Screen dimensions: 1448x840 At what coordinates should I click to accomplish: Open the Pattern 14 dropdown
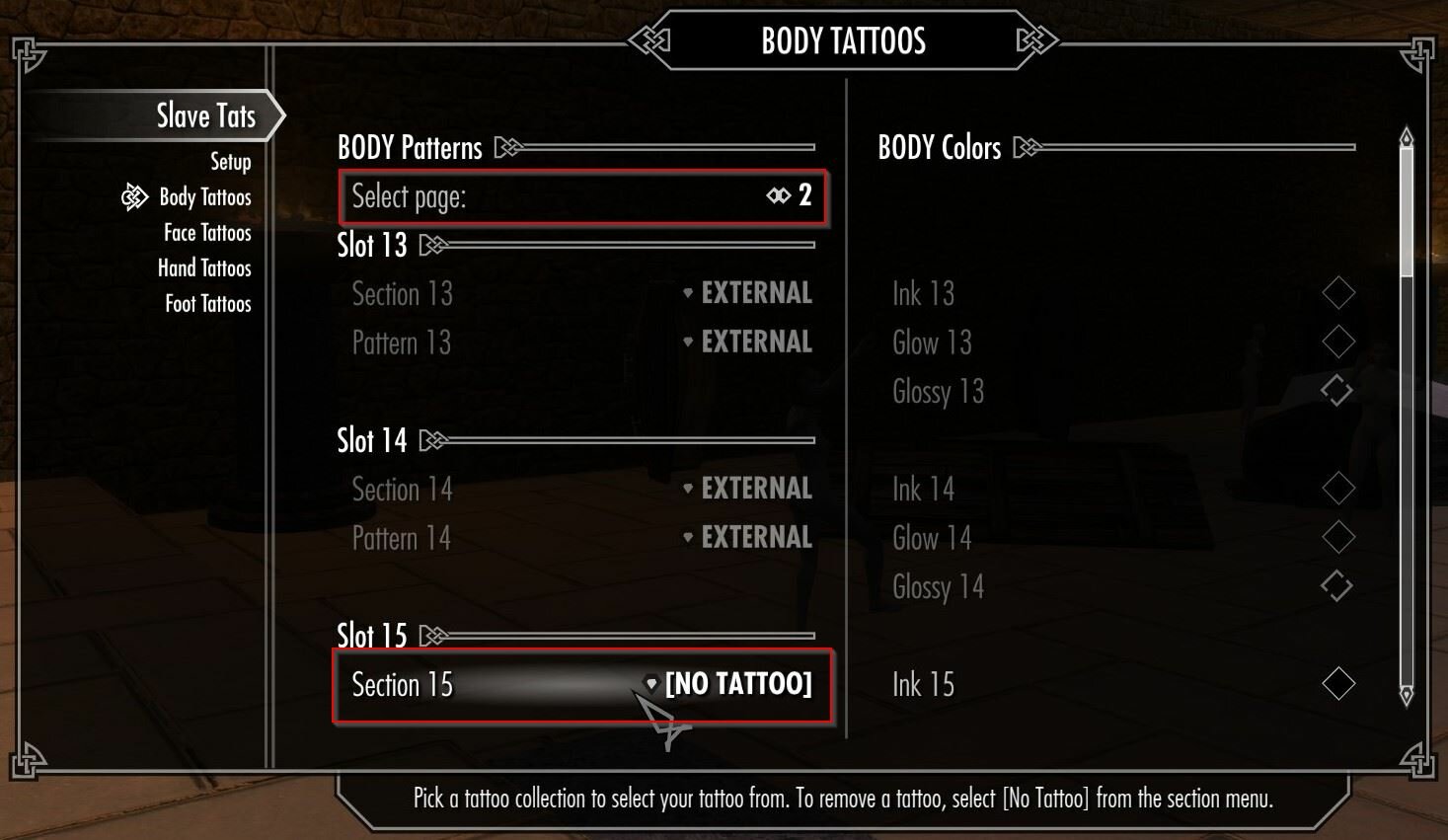(582, 538)
